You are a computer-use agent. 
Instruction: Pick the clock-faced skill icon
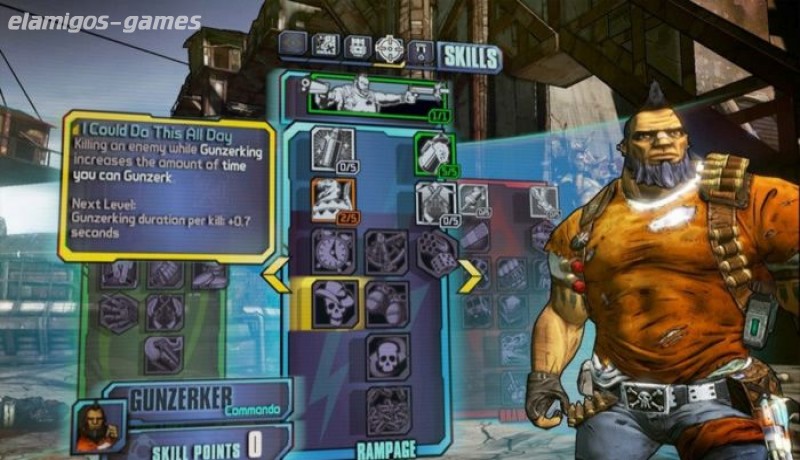click(332, 251)
